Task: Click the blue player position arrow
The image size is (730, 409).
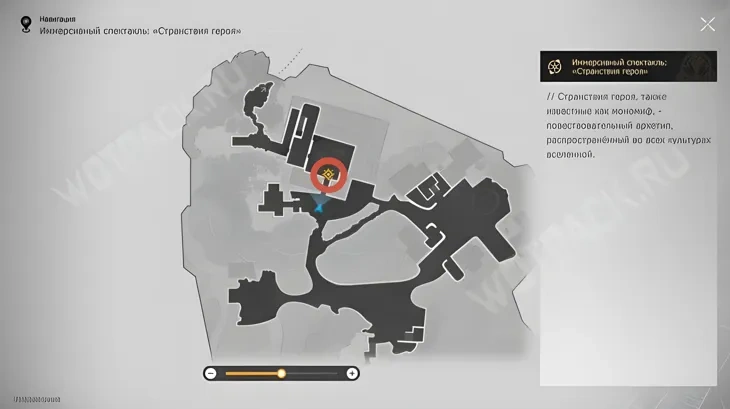Action: pos(319,206)
